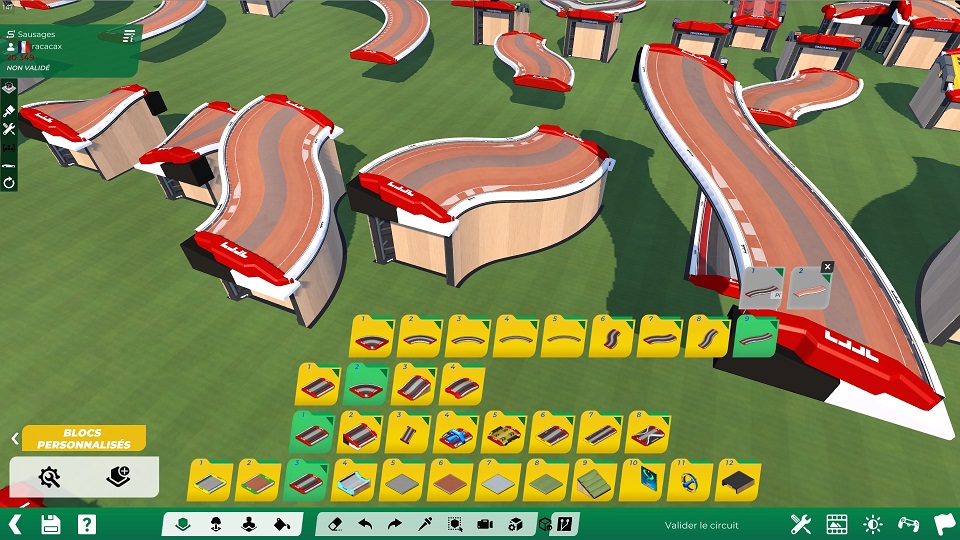Click the checkered flag validate button
960x540 pixels.
coord(942,523)
